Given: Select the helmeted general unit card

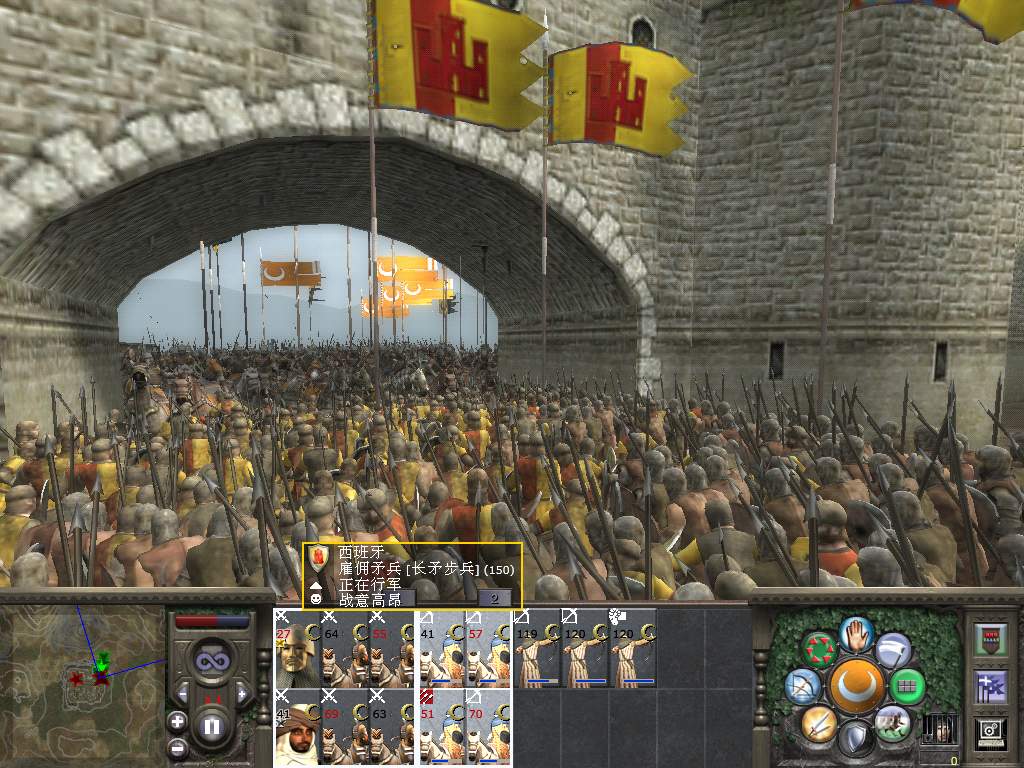Looking at the screenshot, I should pyautogui.click(x=297, y=648).
